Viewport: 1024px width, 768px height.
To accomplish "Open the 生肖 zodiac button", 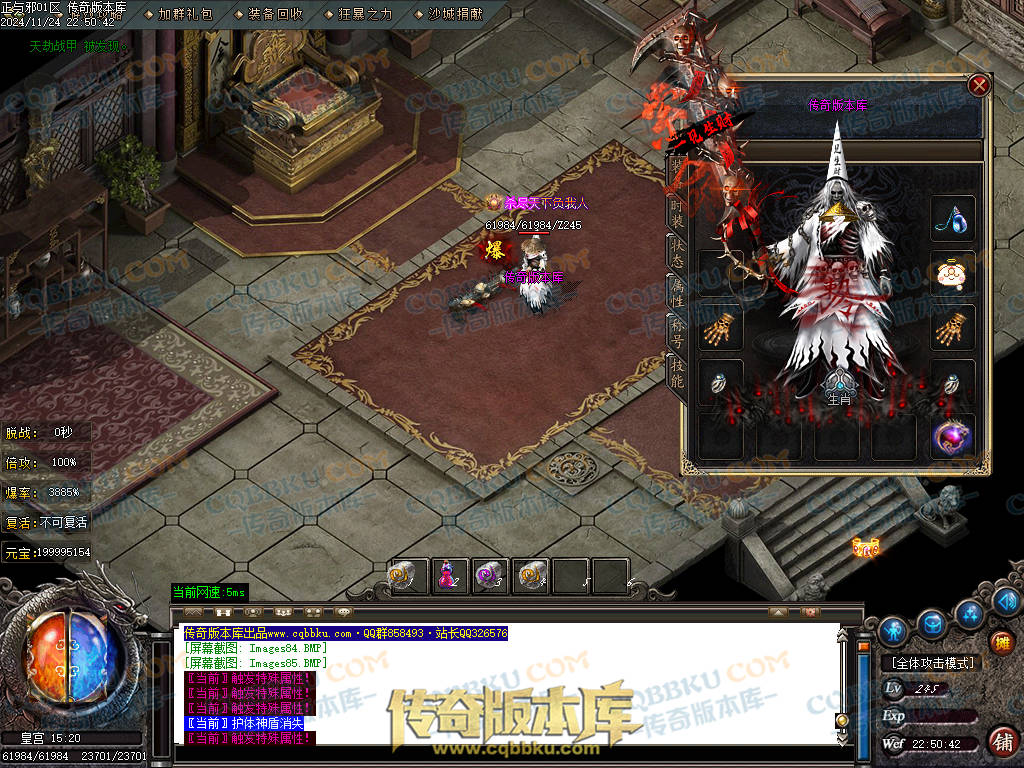I will (x=838, y=388).
